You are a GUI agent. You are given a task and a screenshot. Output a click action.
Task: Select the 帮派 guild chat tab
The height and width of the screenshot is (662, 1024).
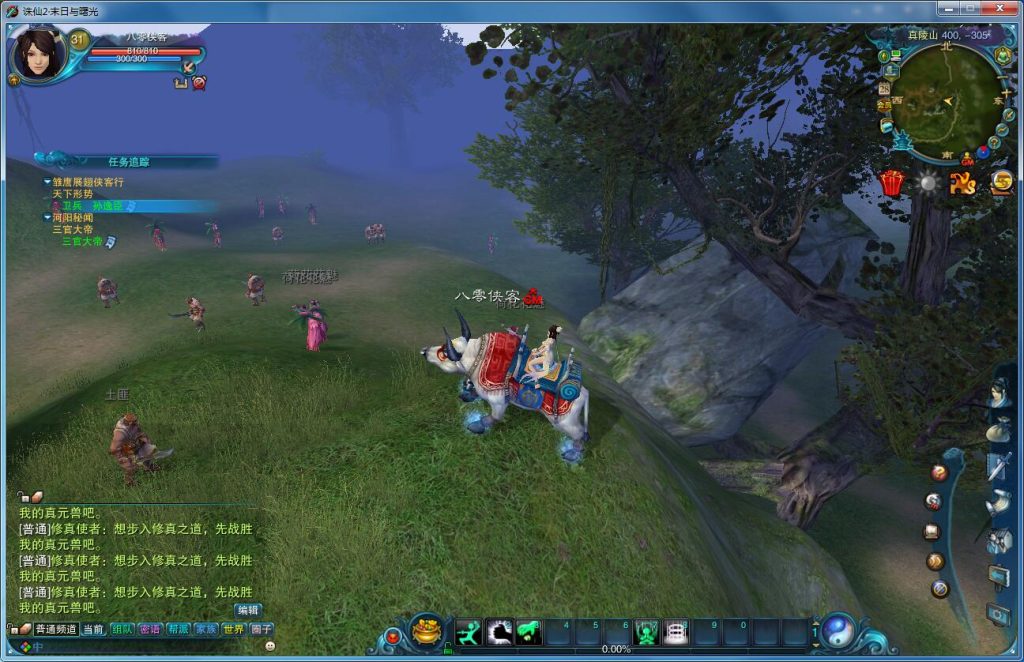pyautogui.click(x=179, y=629)
